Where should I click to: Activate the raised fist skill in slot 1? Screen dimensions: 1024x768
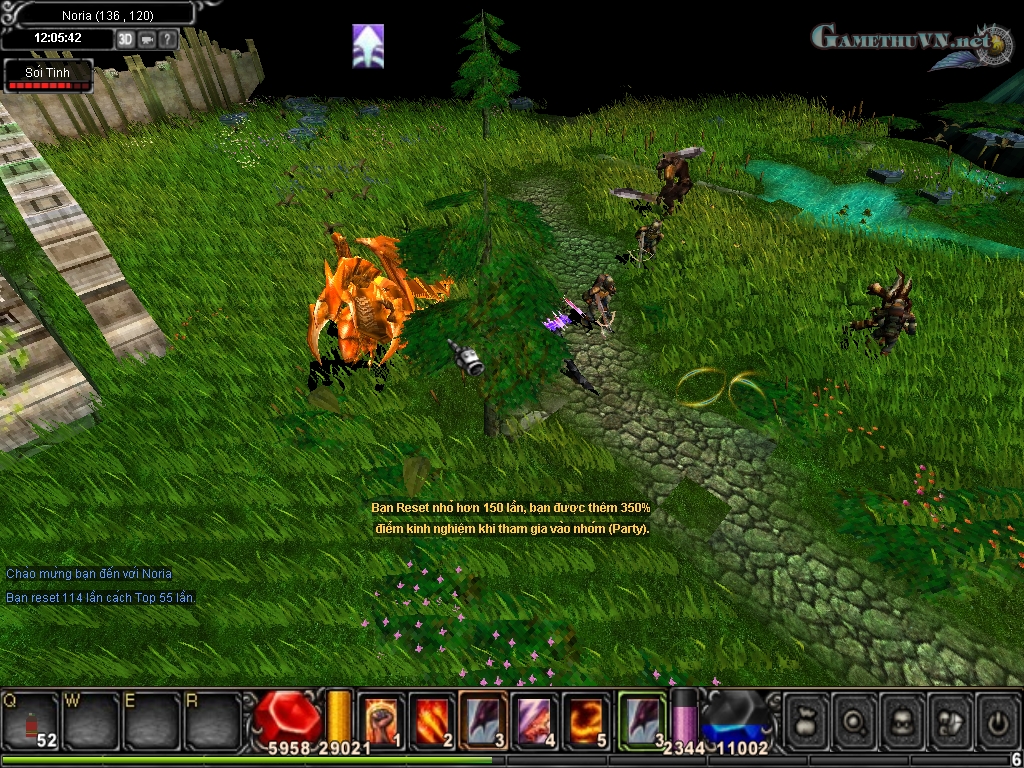(x=381, y=719)
